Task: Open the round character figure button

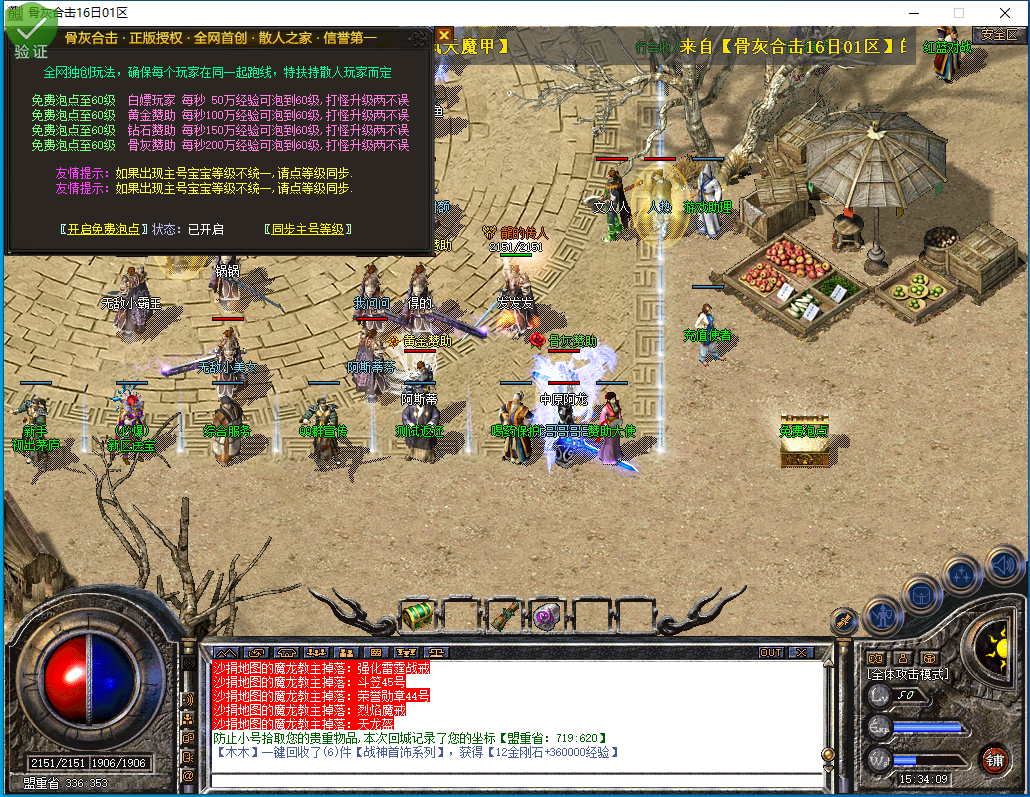Action: click(882, 612)
